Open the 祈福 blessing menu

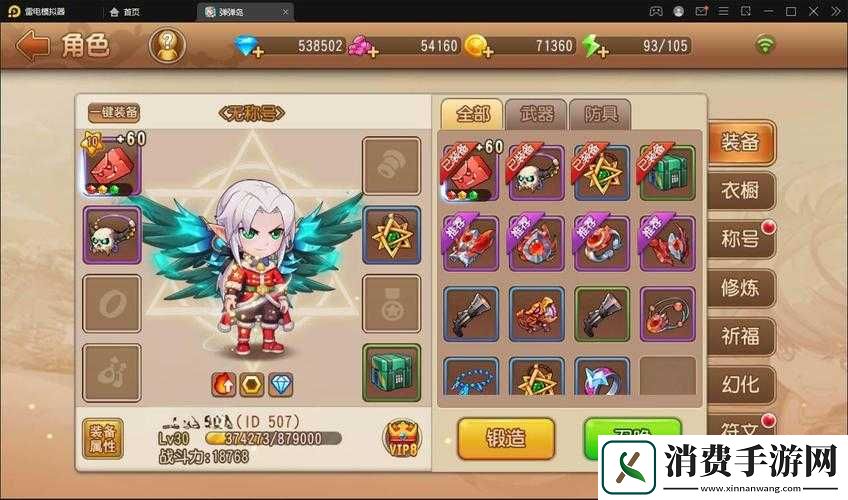[740, 335]
